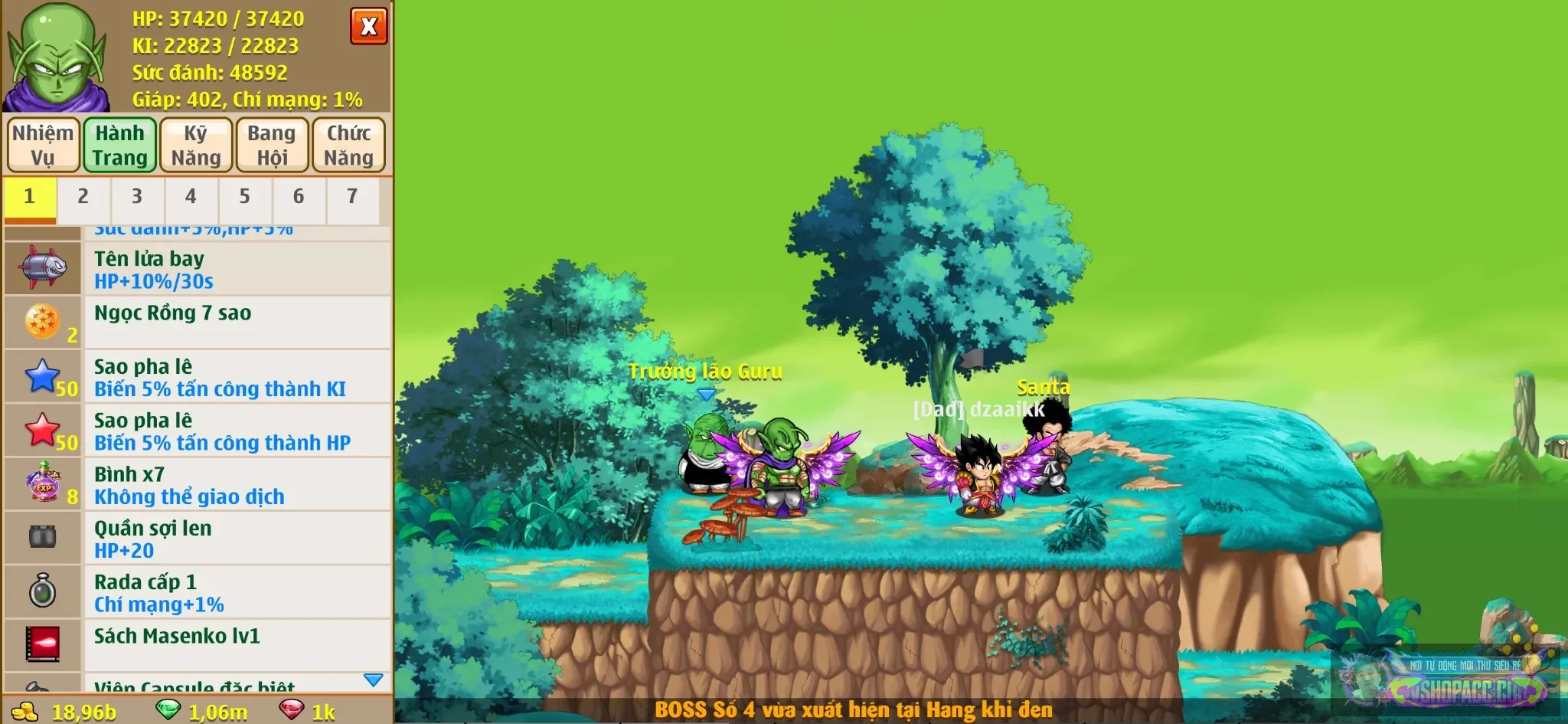Image resolution: width=1568 pixels, height=724 pixels.
Task: Open the Bang Hội tab
Action: pyautogui.click(x=272, y=145)
